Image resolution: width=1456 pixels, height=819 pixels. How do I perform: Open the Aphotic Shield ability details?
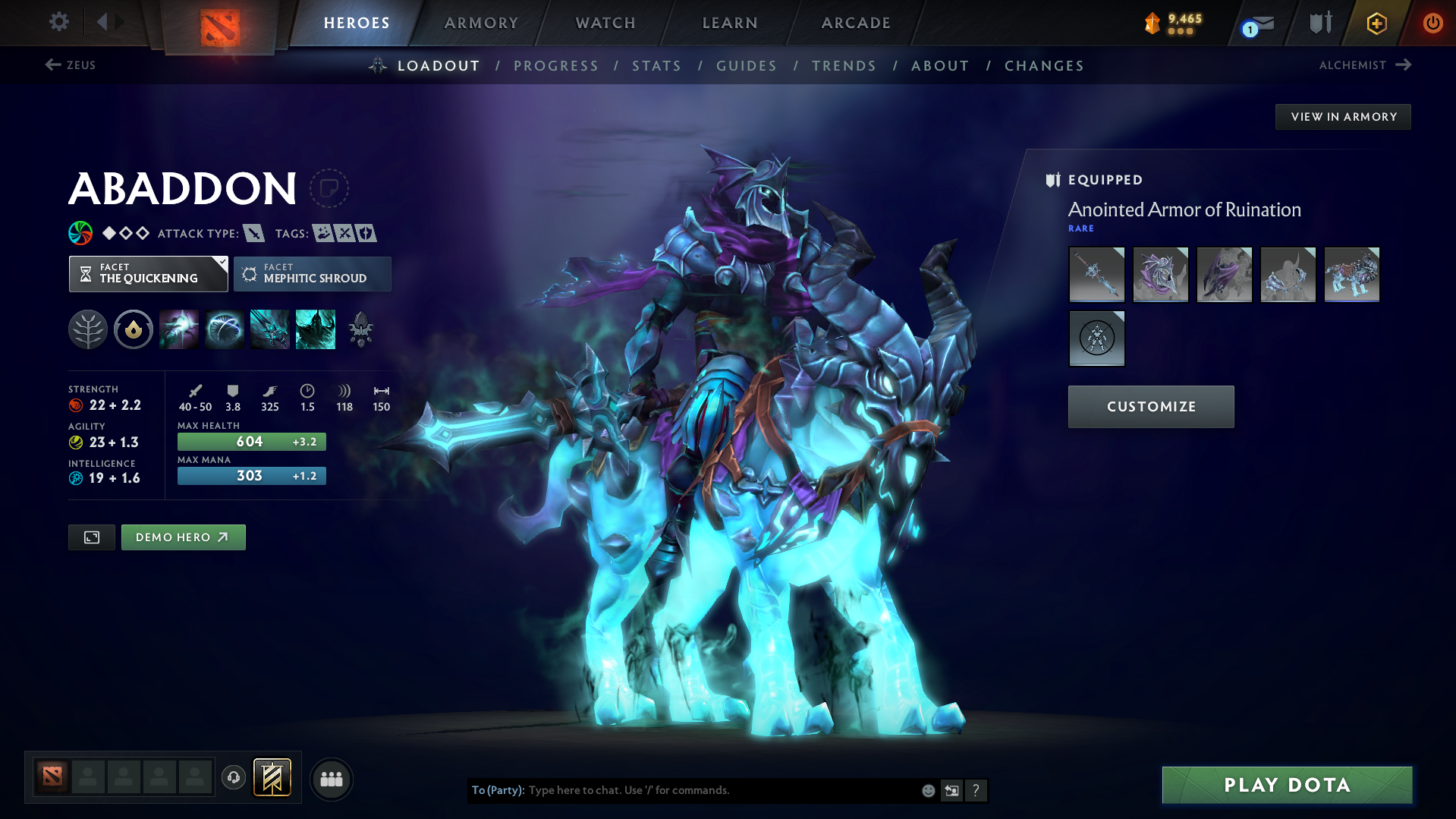pos(225,329)
